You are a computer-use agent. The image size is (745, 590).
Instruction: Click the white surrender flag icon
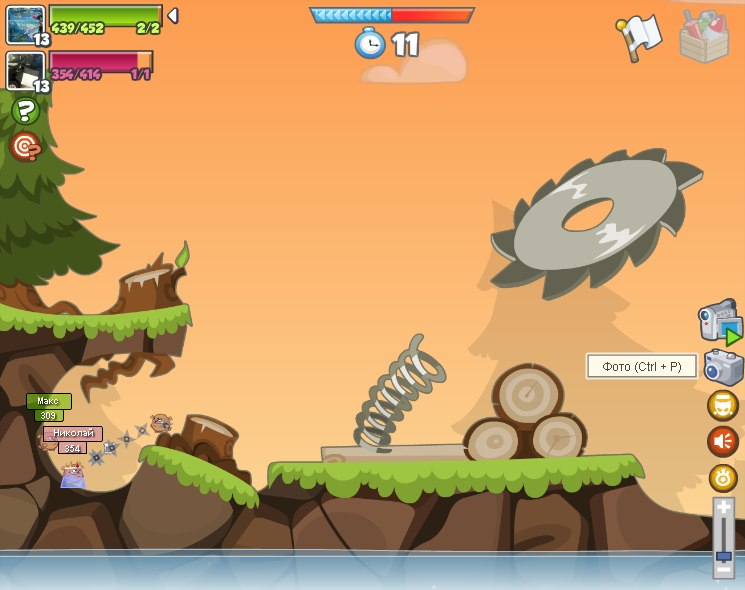pos(639,37)
